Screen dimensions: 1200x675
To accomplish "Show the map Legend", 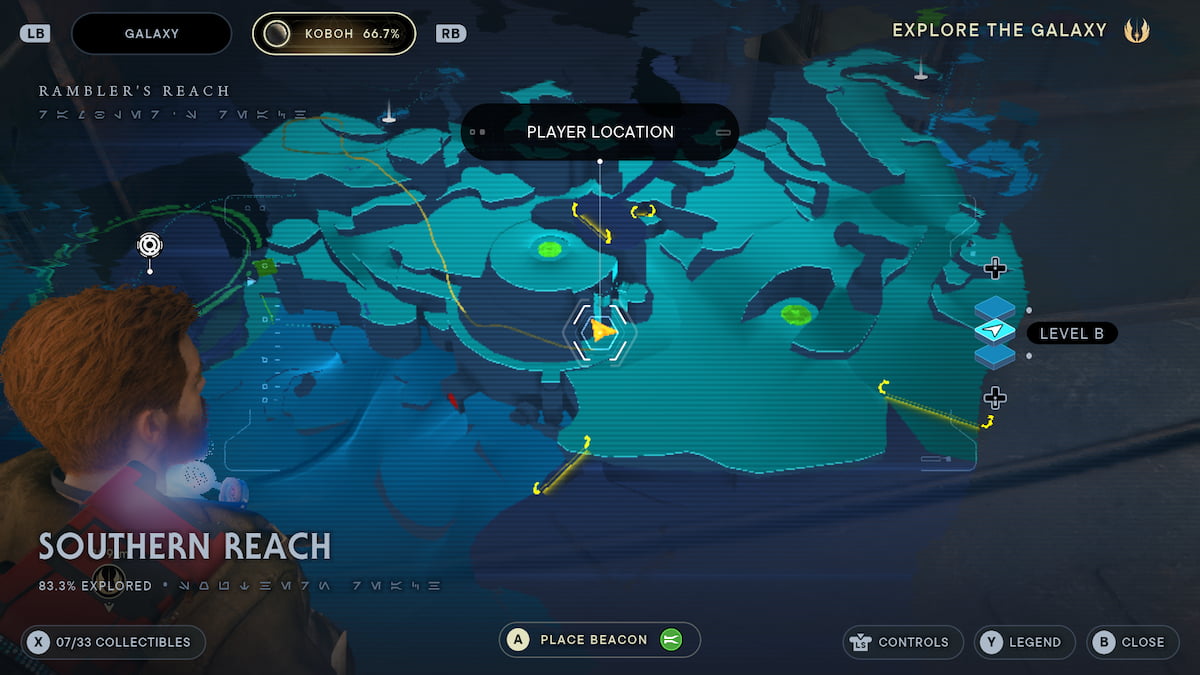I will 1024,642.
